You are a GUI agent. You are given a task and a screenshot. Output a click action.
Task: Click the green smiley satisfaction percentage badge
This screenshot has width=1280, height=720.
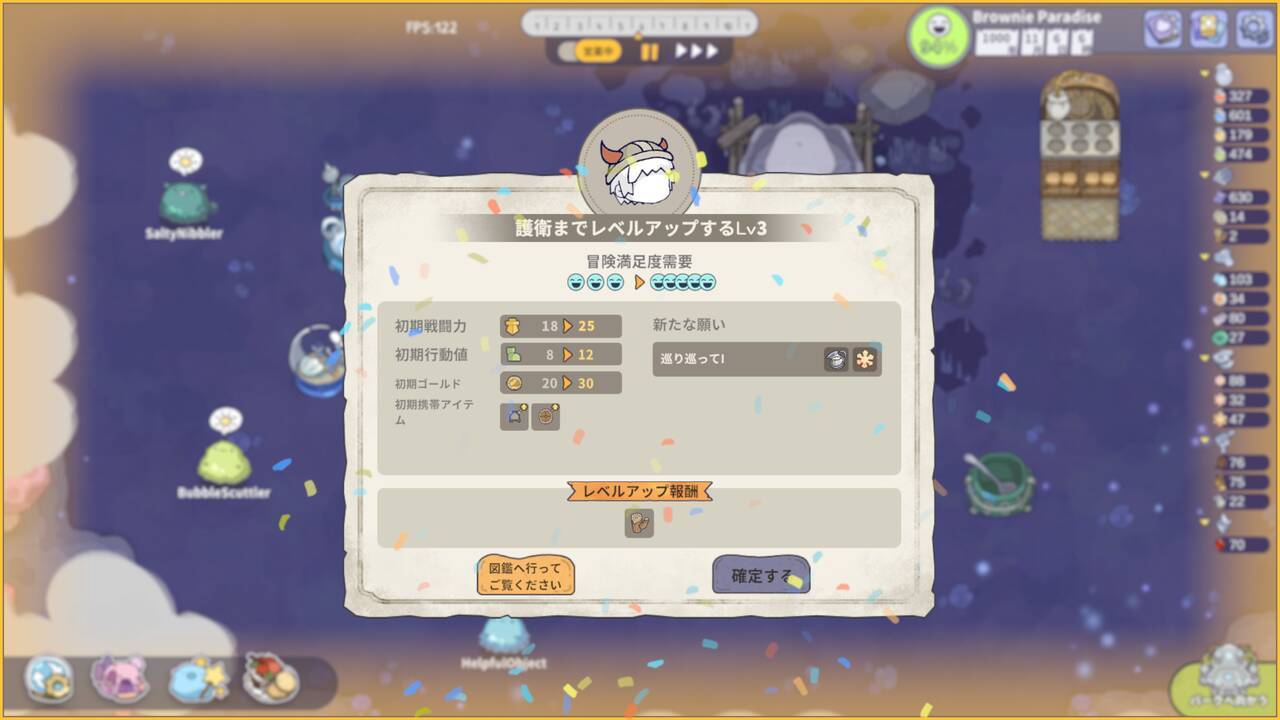(x=937, y=36)
